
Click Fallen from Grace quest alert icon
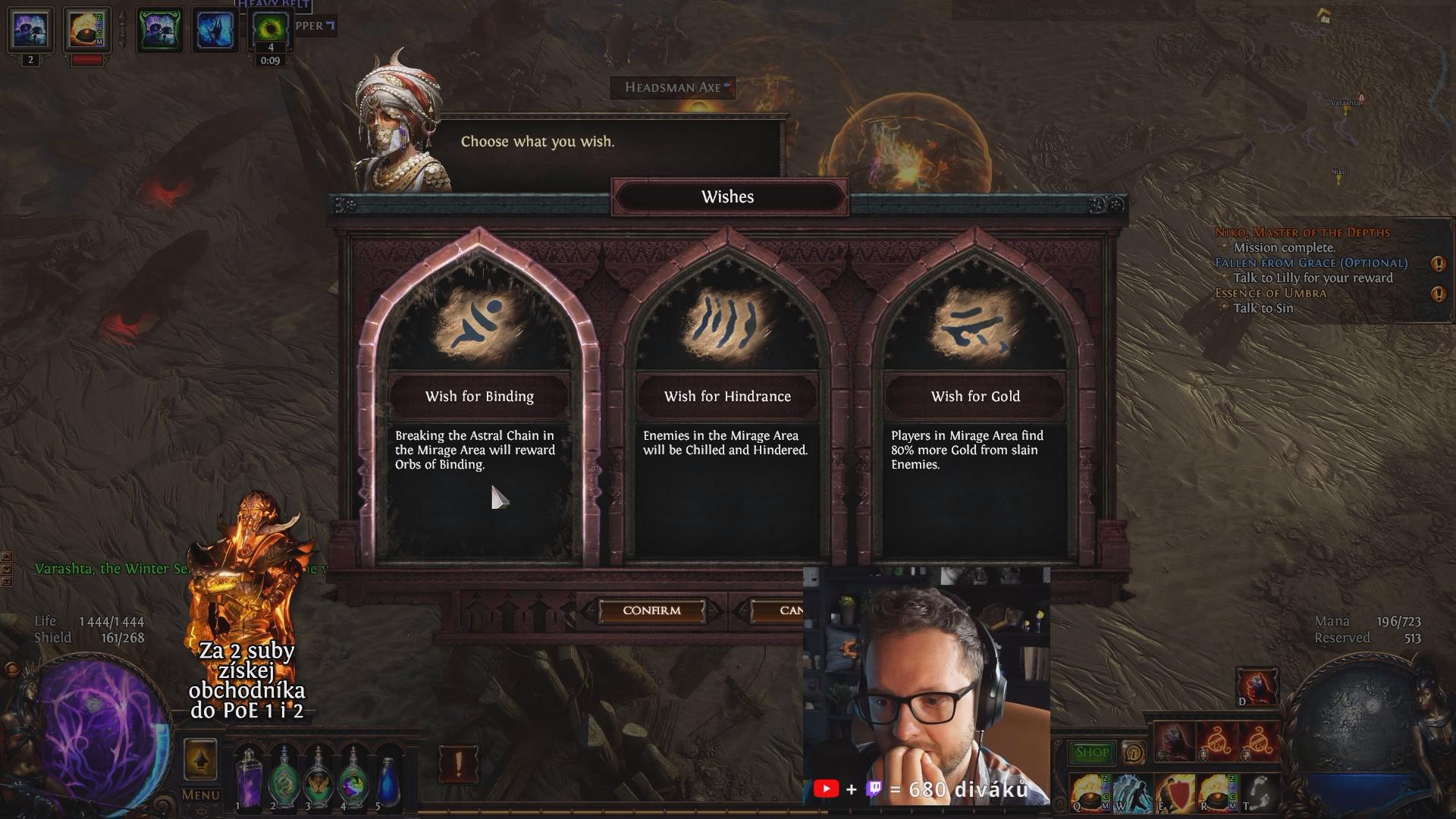click(1438, 264)
